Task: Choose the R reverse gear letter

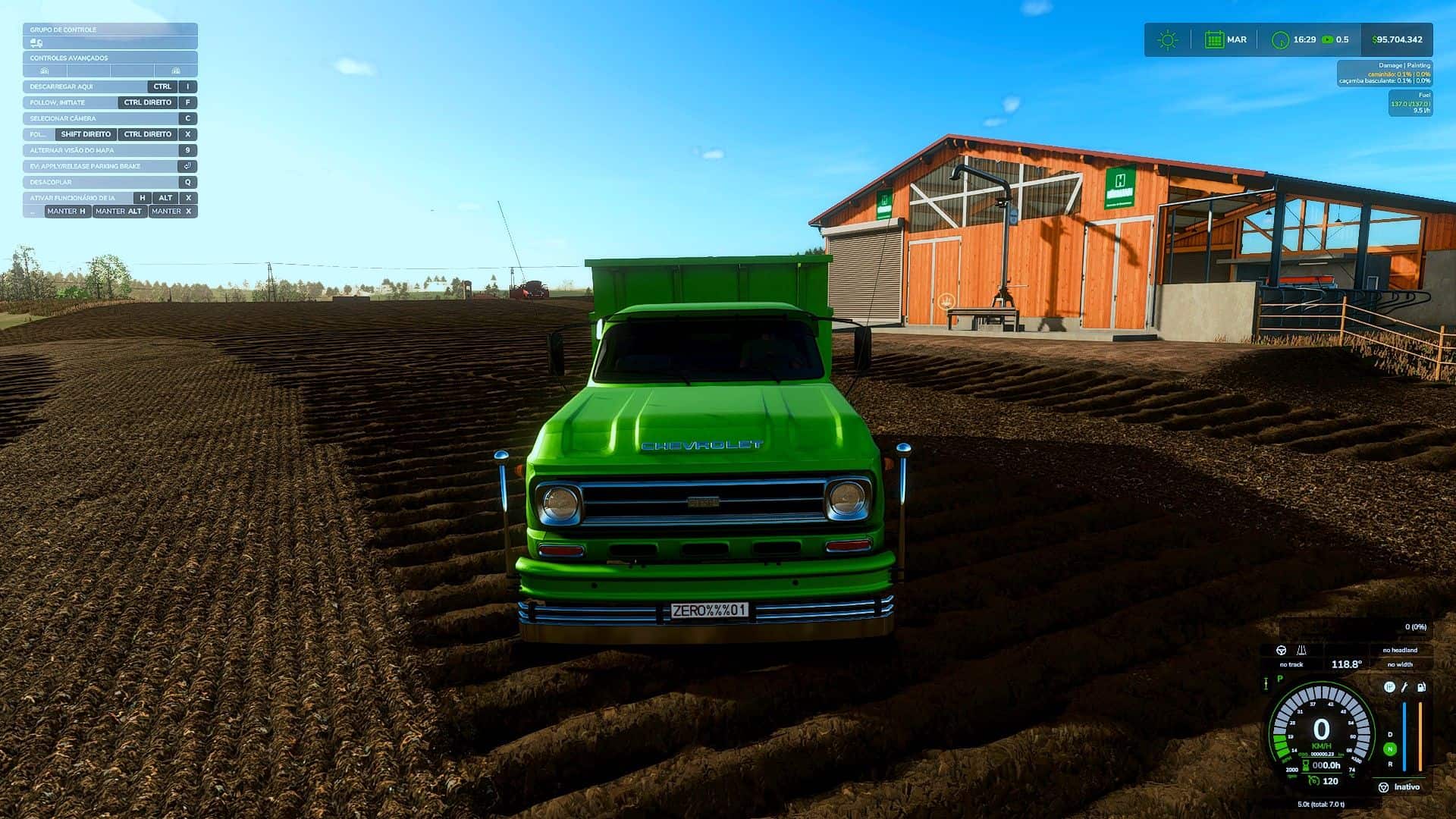Action: pos(1390,764)
